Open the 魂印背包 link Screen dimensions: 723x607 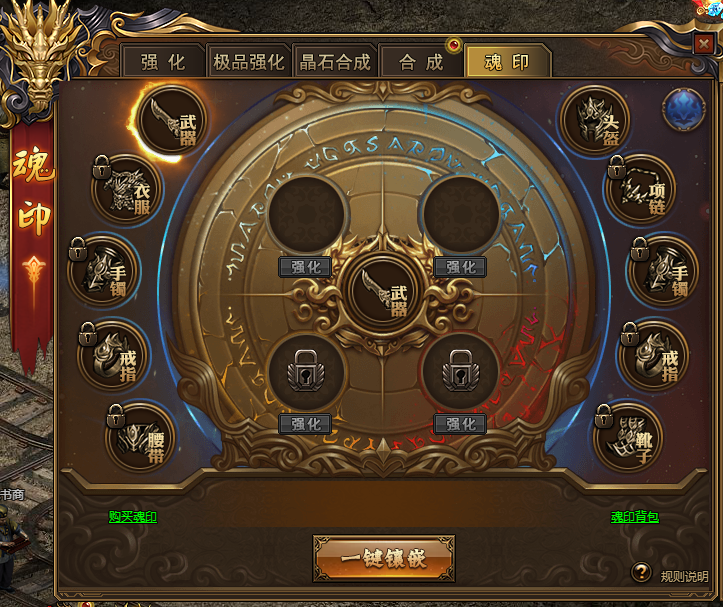point(635,517)
